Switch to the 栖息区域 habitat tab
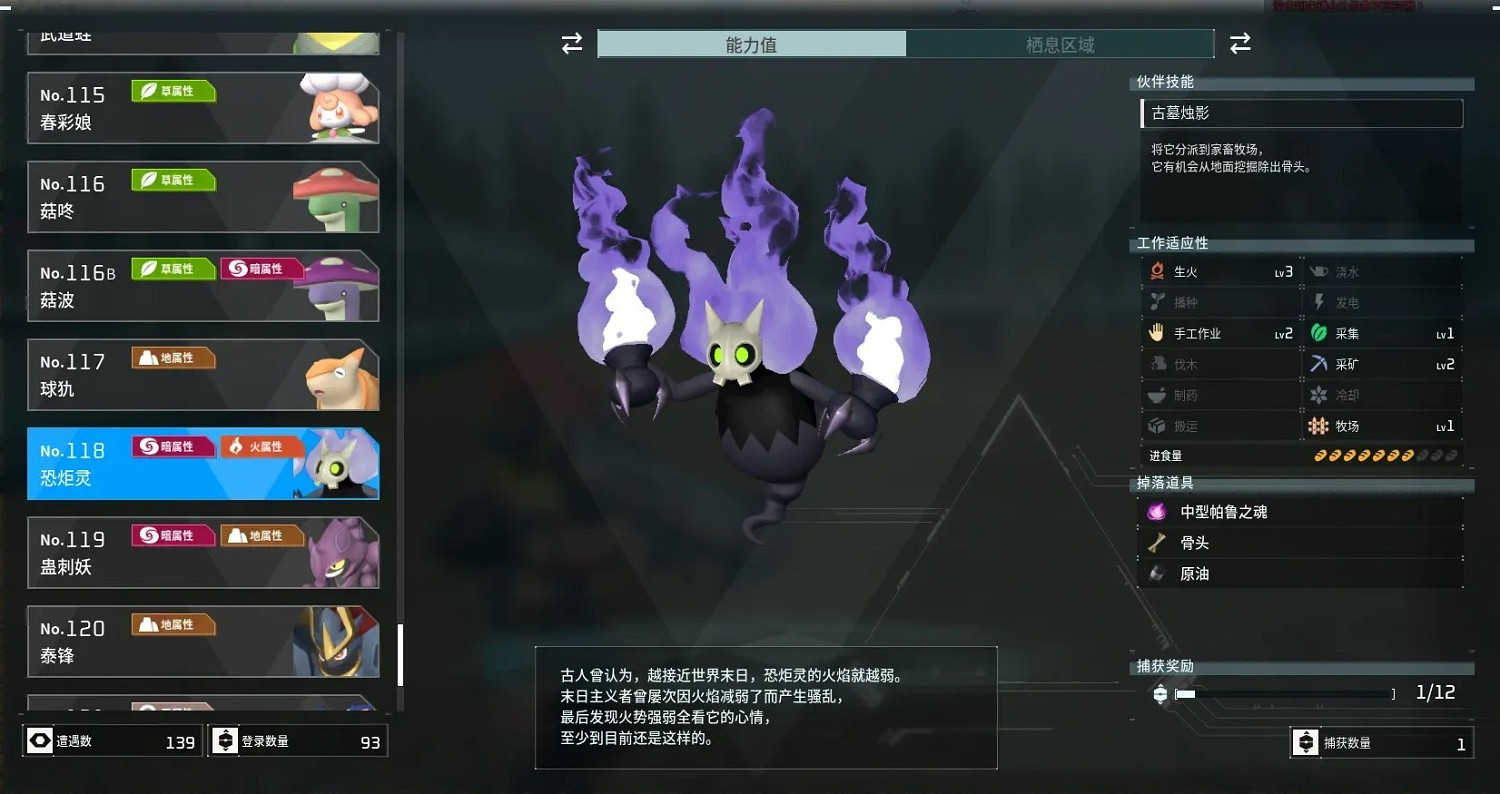 pos(1060,44)
